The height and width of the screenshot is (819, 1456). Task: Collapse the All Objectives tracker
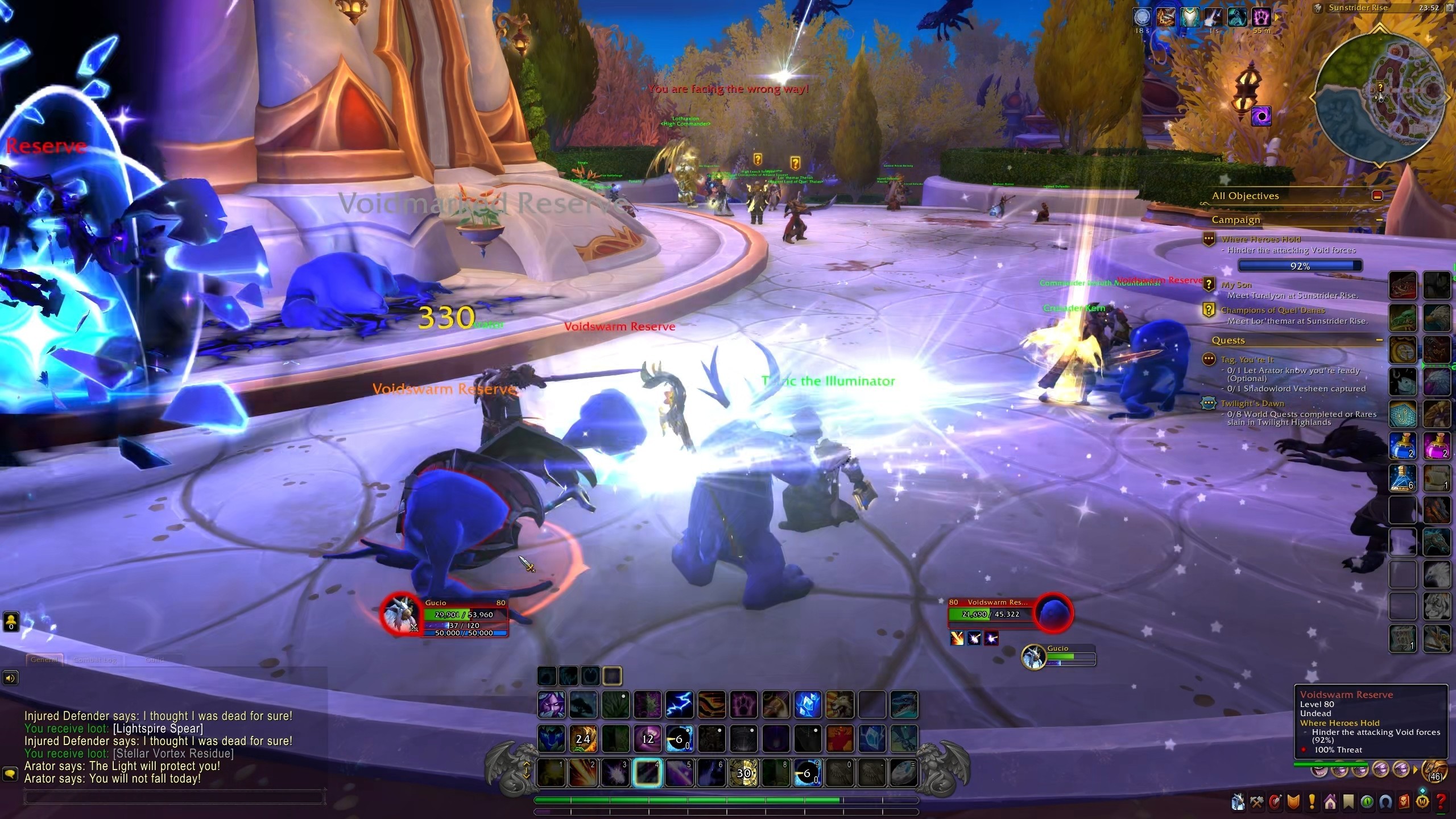click(1377, 196)
